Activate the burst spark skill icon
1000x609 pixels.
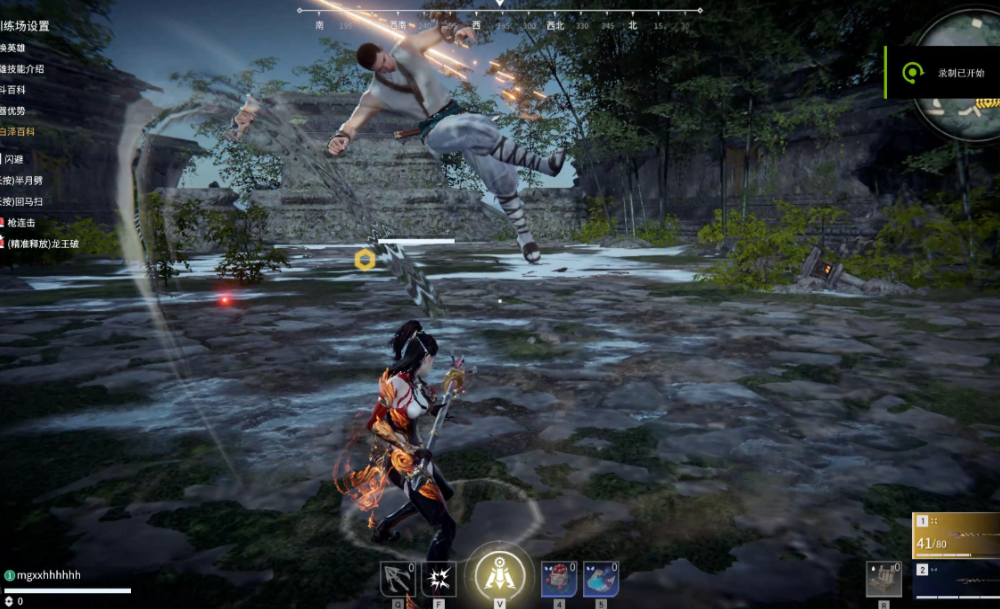439,580
